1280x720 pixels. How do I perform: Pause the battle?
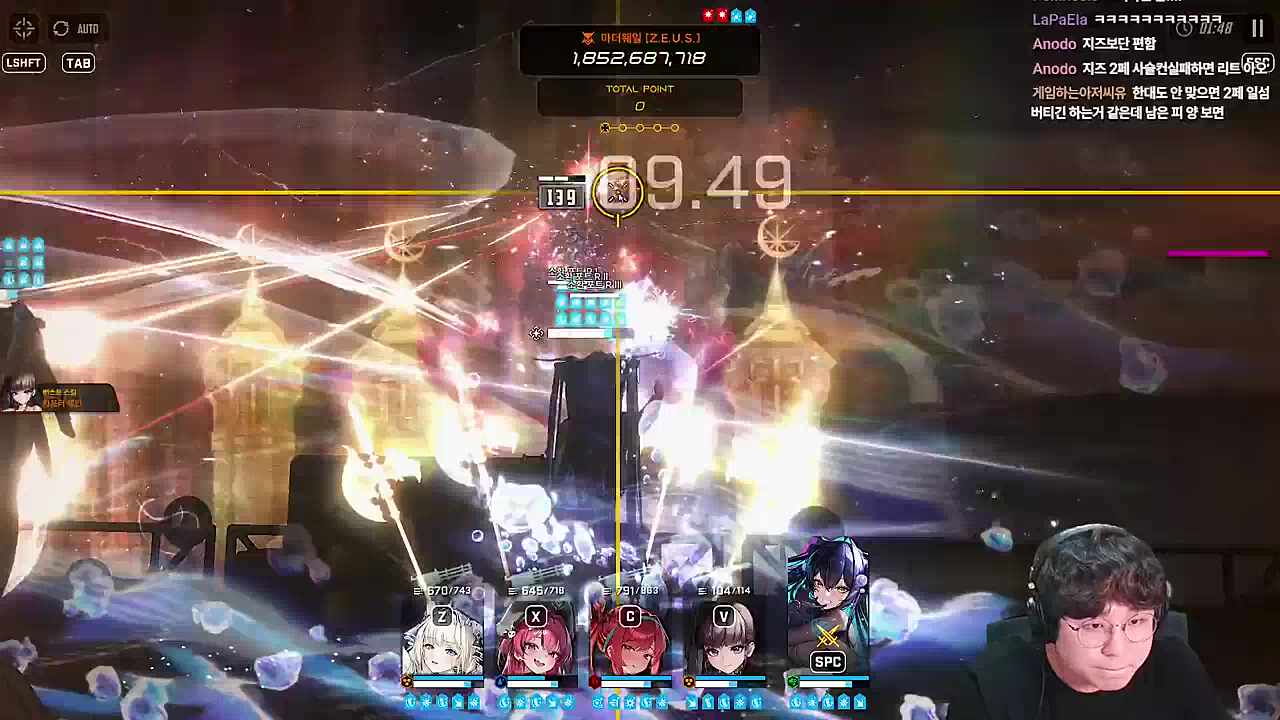[x=1257, y=29]
